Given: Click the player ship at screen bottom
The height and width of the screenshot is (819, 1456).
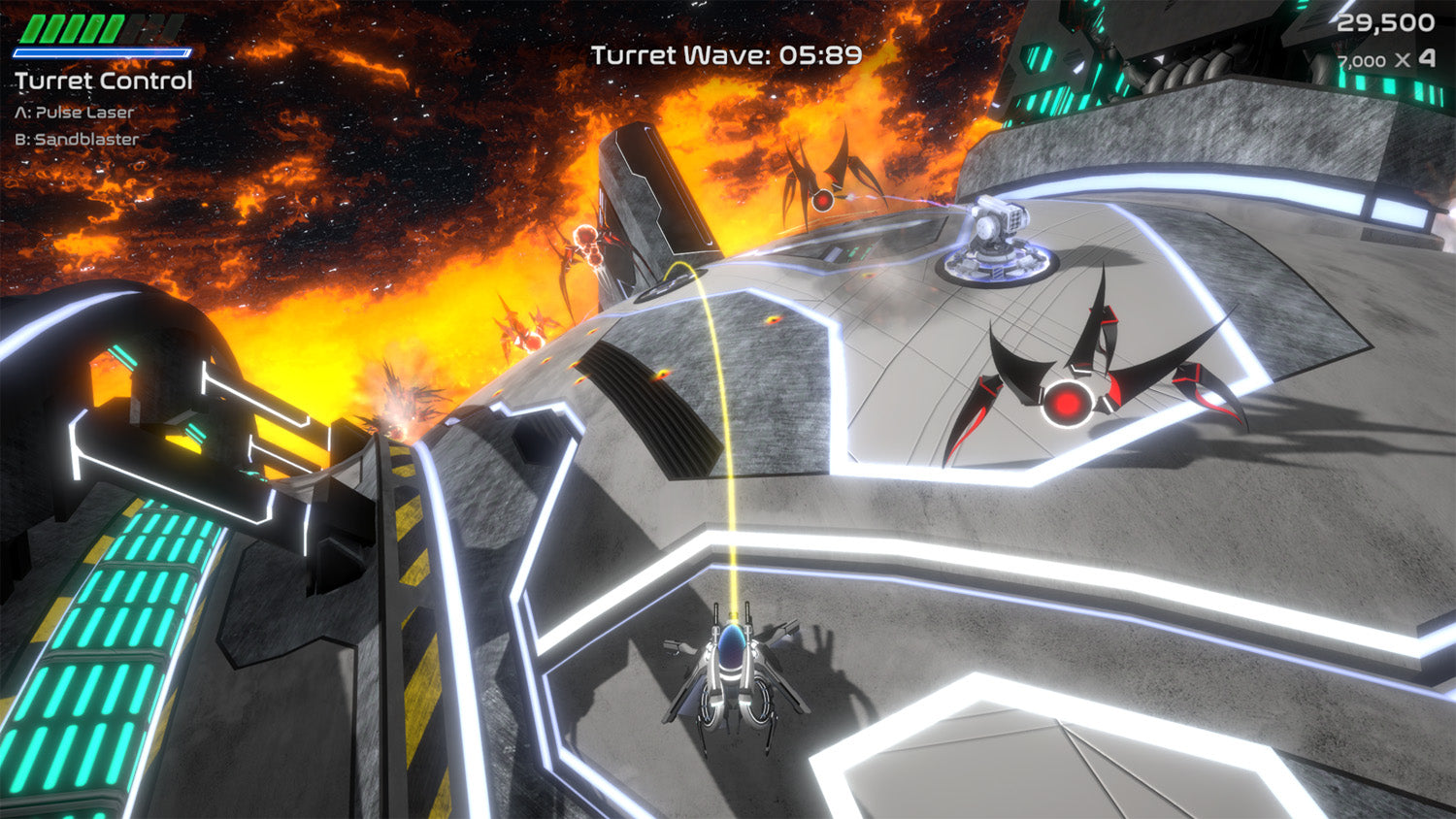Looking at the screenshot, I should pos(733,674).
